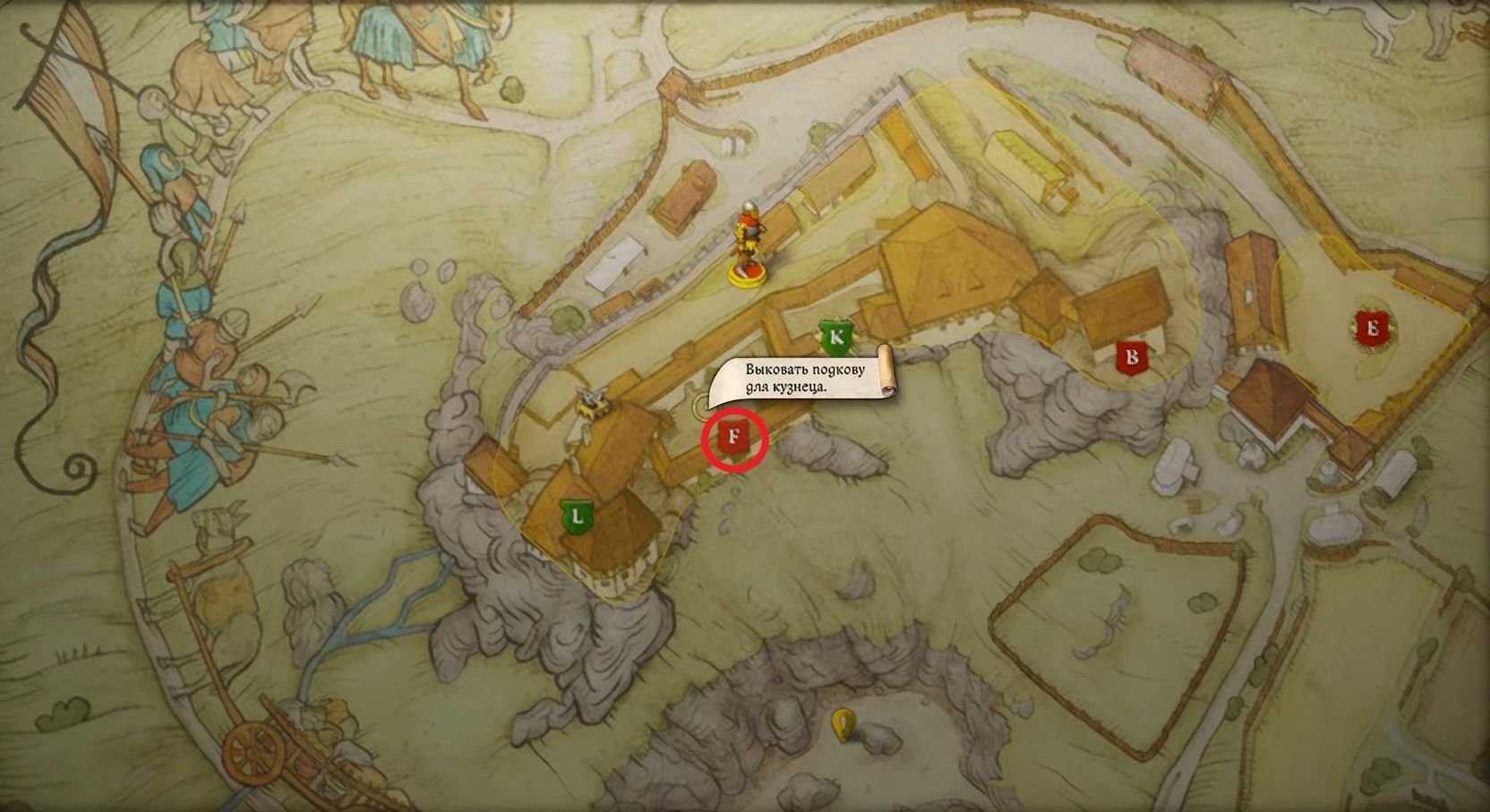Select the green L shield marker
Viewport: 1490px width, 812px height.
click(x=578, y=517)
